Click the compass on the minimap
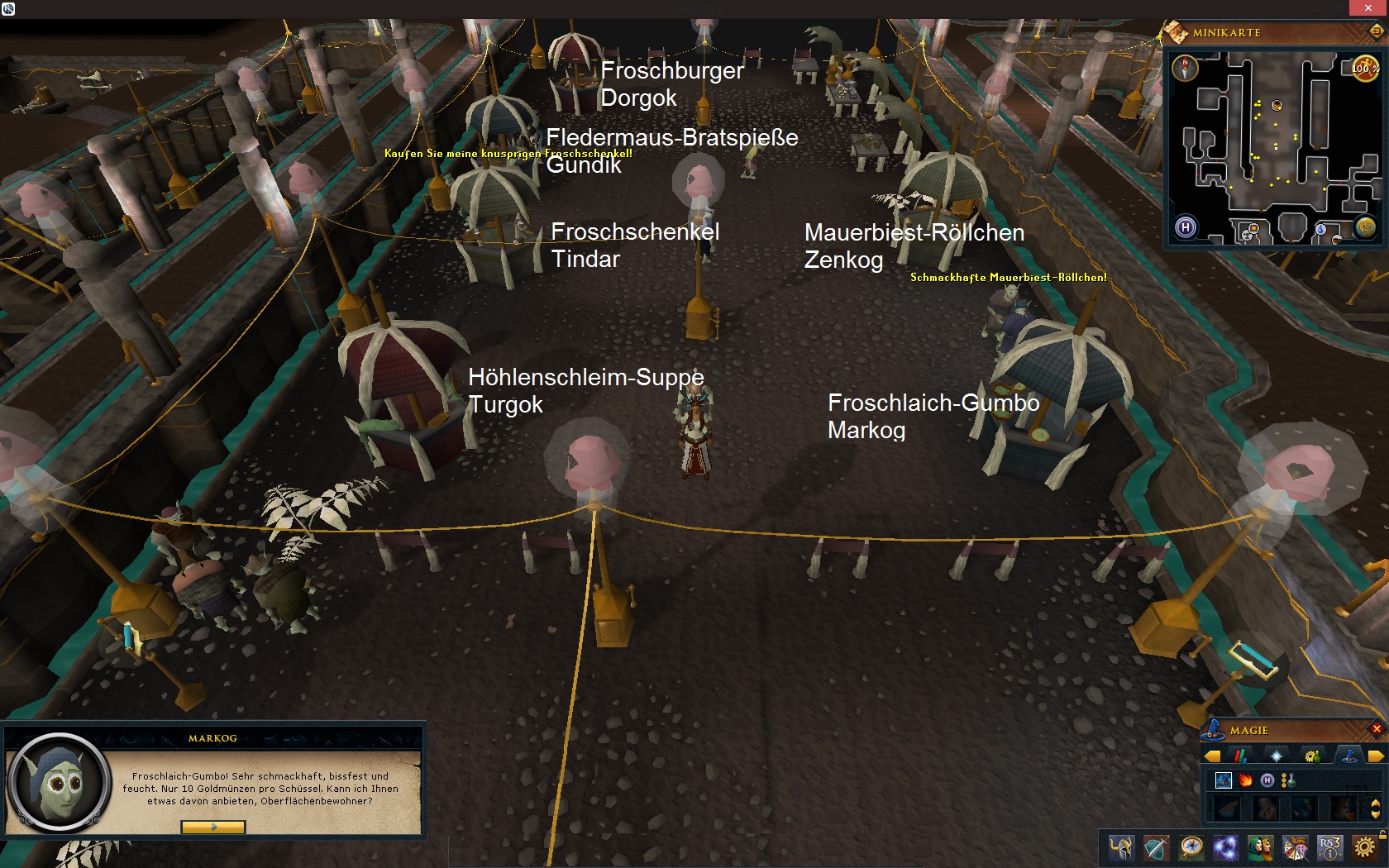This screenshot has height=868, width=1389. 1186,67
